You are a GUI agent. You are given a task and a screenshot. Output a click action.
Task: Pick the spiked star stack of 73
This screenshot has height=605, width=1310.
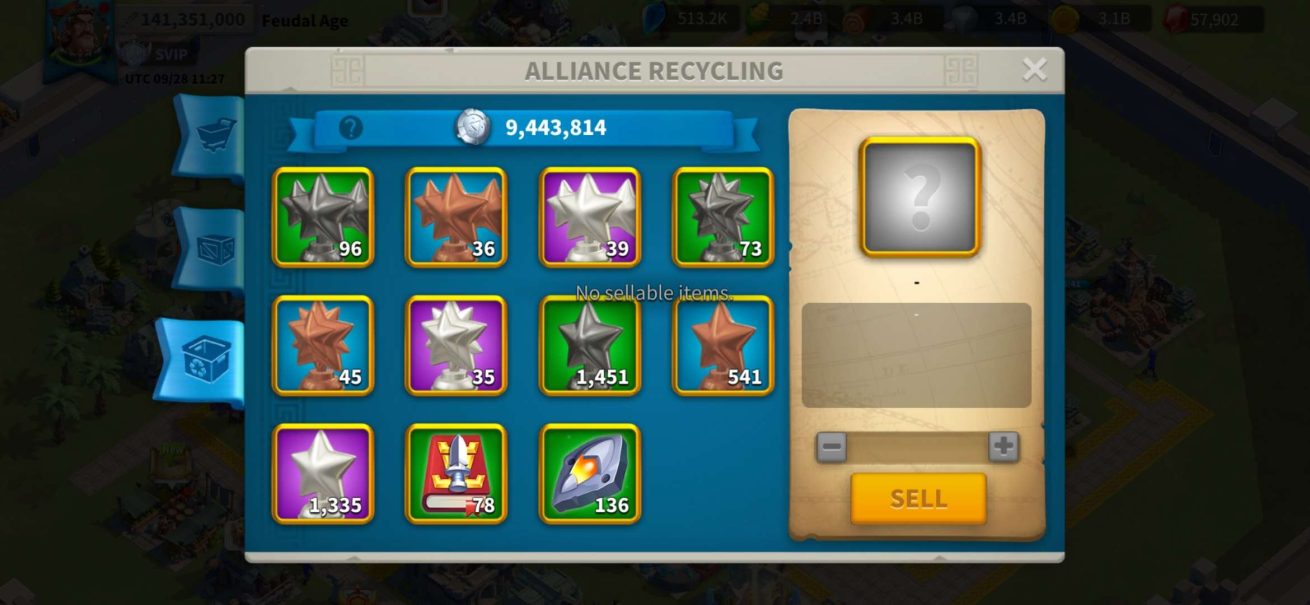click(x=723, y=217)
